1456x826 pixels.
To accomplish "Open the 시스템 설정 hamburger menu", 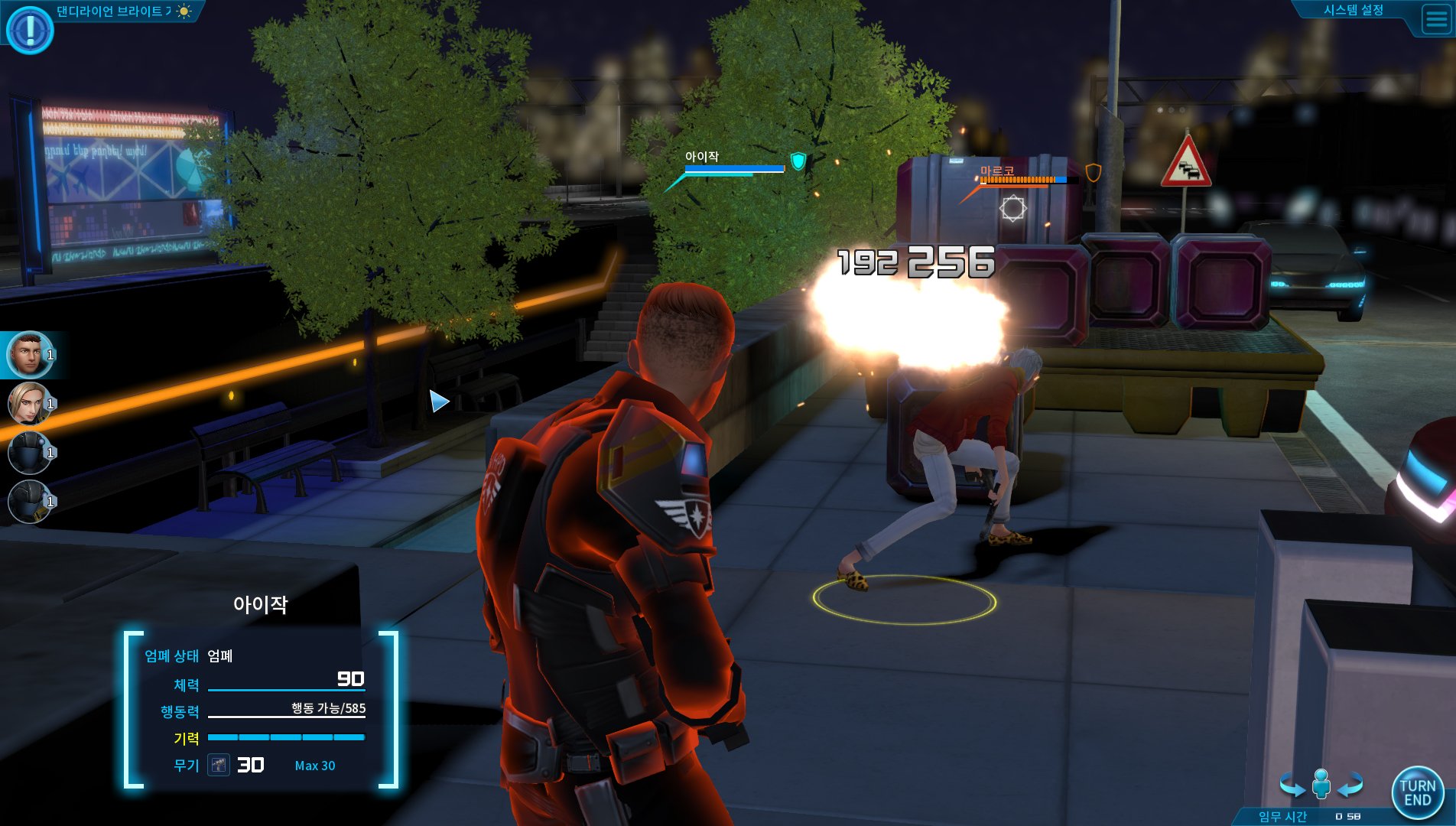I will point(1432,20).
